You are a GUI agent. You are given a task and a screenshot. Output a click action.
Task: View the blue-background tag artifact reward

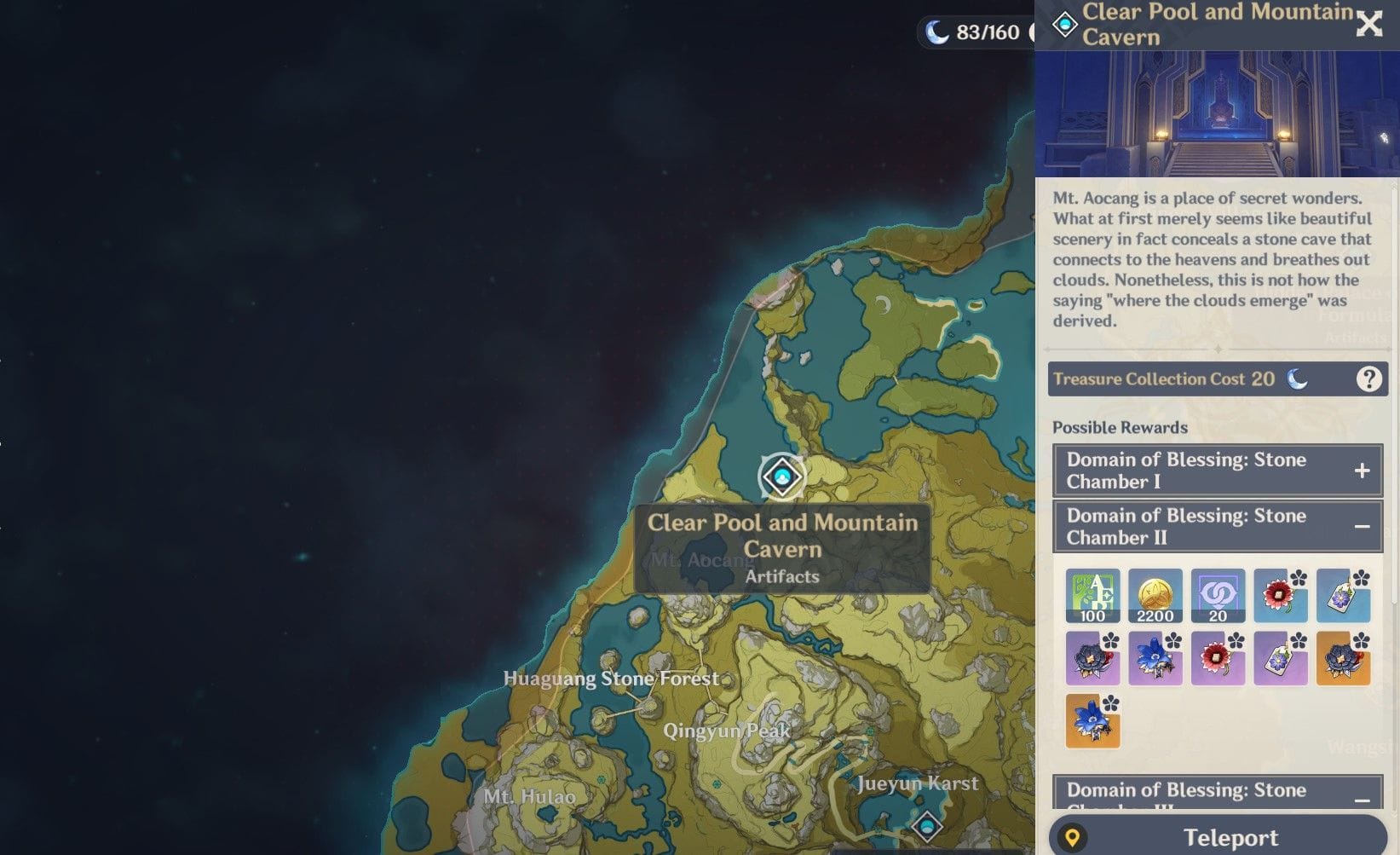1343,596
